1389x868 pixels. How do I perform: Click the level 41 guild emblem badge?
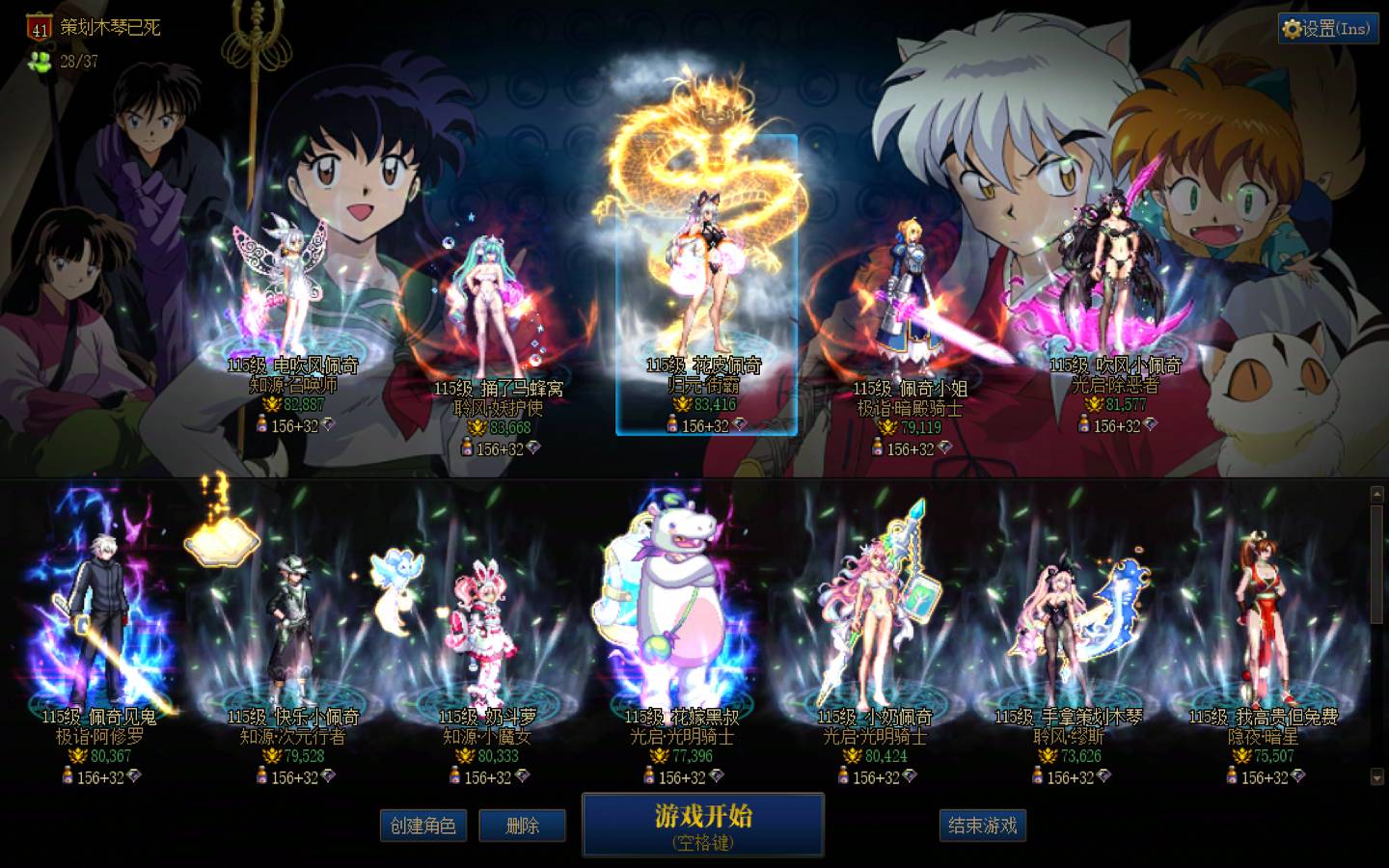39,29
